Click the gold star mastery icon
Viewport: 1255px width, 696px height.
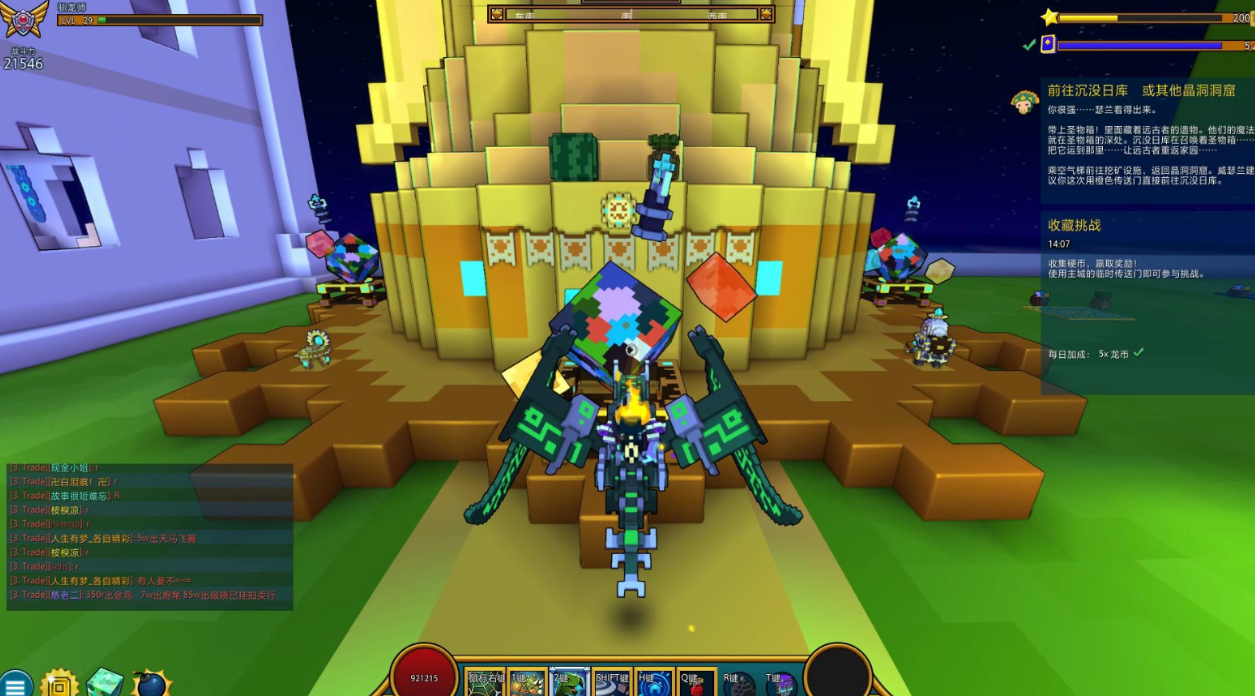tap(1049, 17)
